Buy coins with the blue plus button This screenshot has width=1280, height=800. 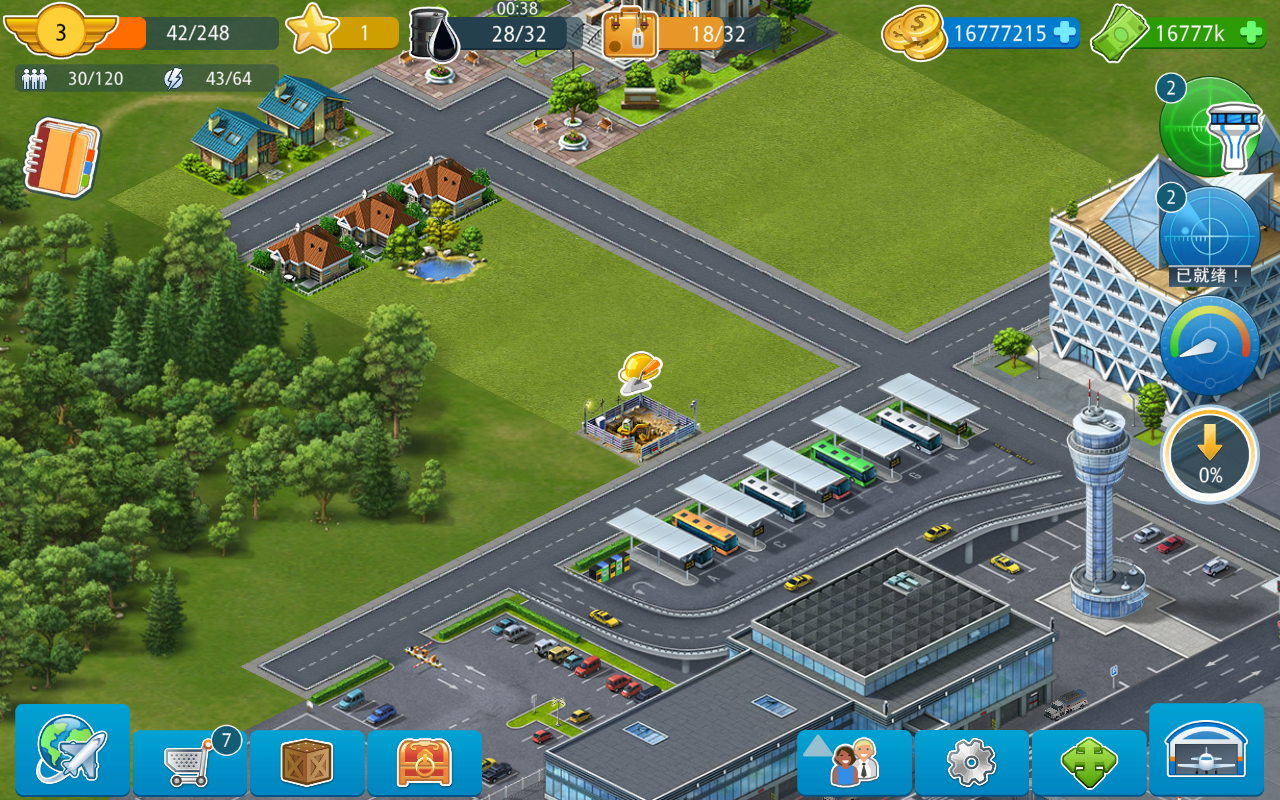coord(1065,33)
